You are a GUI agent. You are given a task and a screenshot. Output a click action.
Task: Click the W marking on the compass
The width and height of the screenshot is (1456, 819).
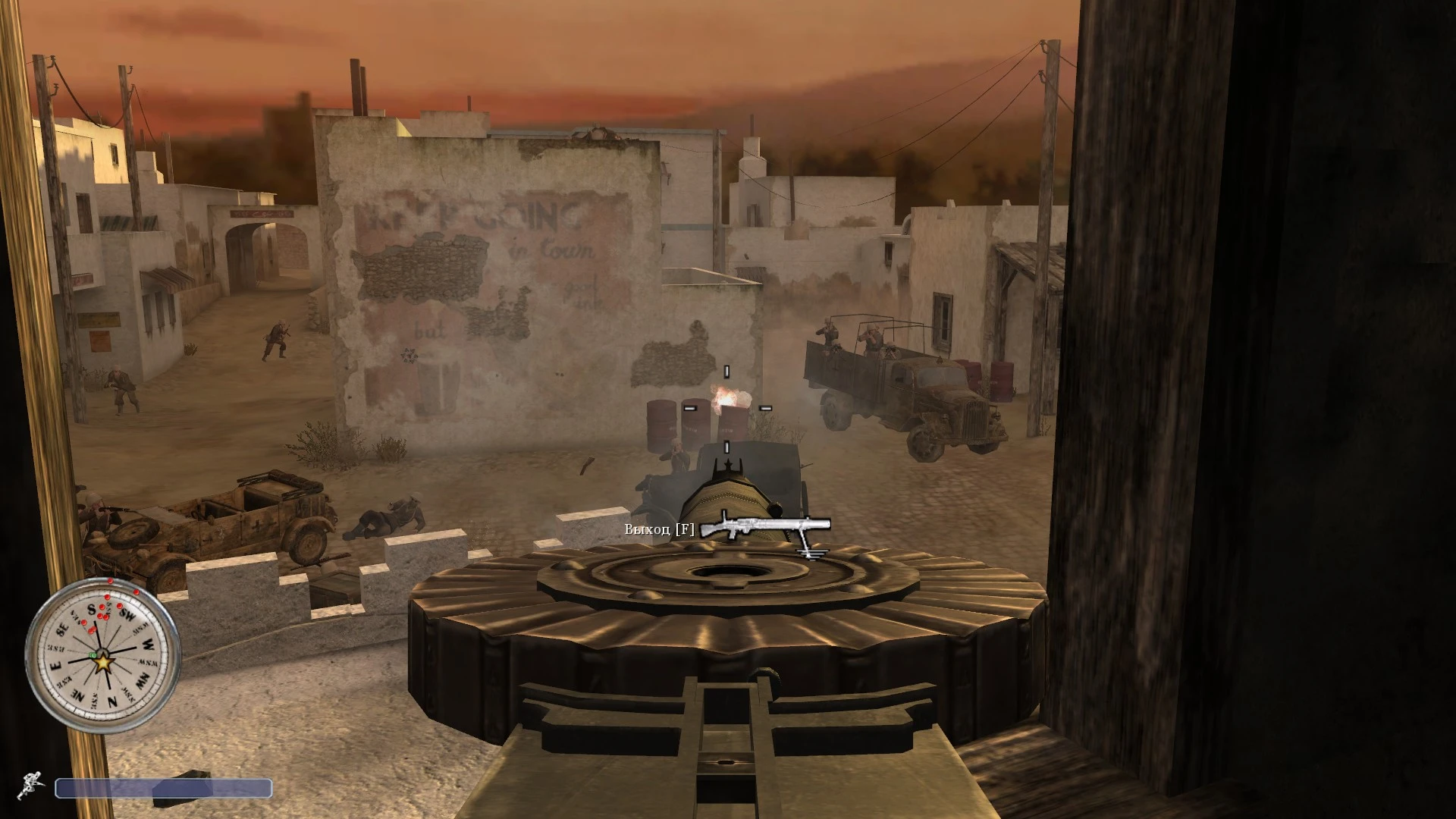(148, 645)
